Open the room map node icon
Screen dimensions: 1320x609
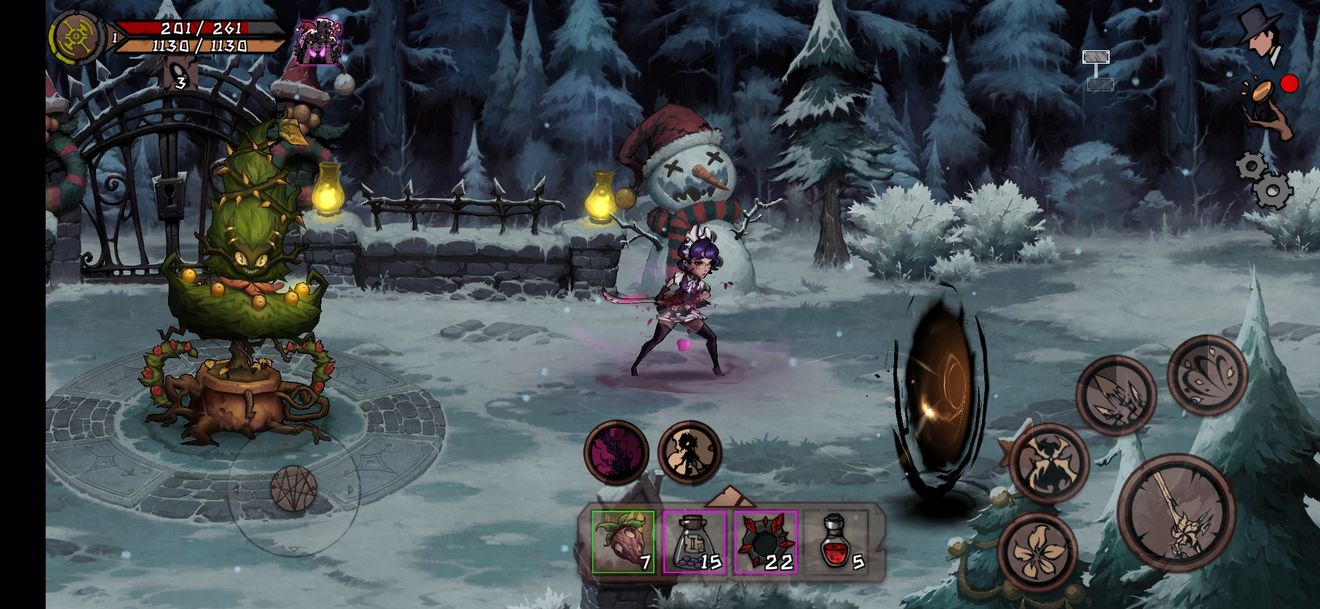tap(1098, 70)
